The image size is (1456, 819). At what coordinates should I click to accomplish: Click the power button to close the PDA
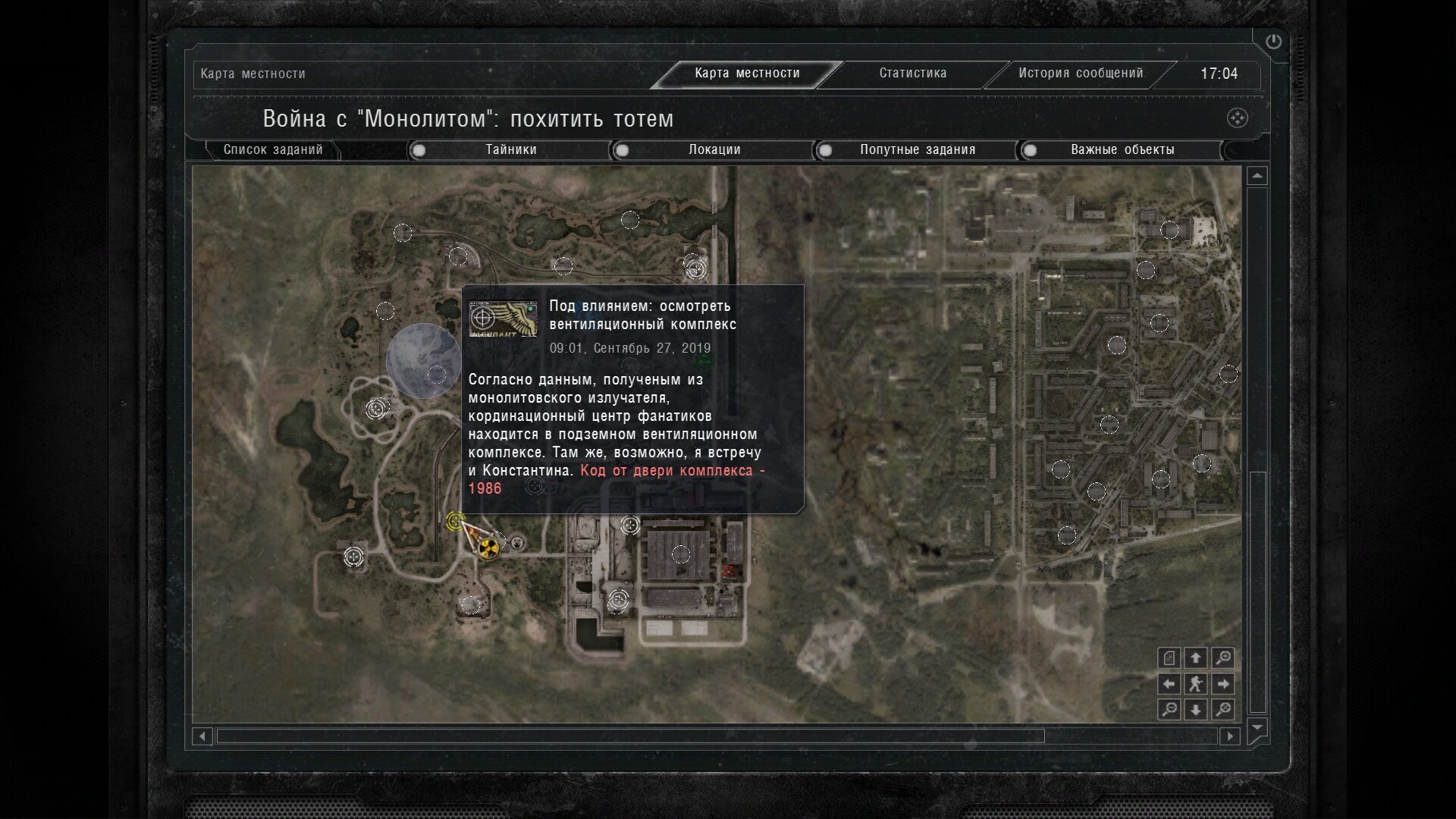click(x=1273, y=42)
